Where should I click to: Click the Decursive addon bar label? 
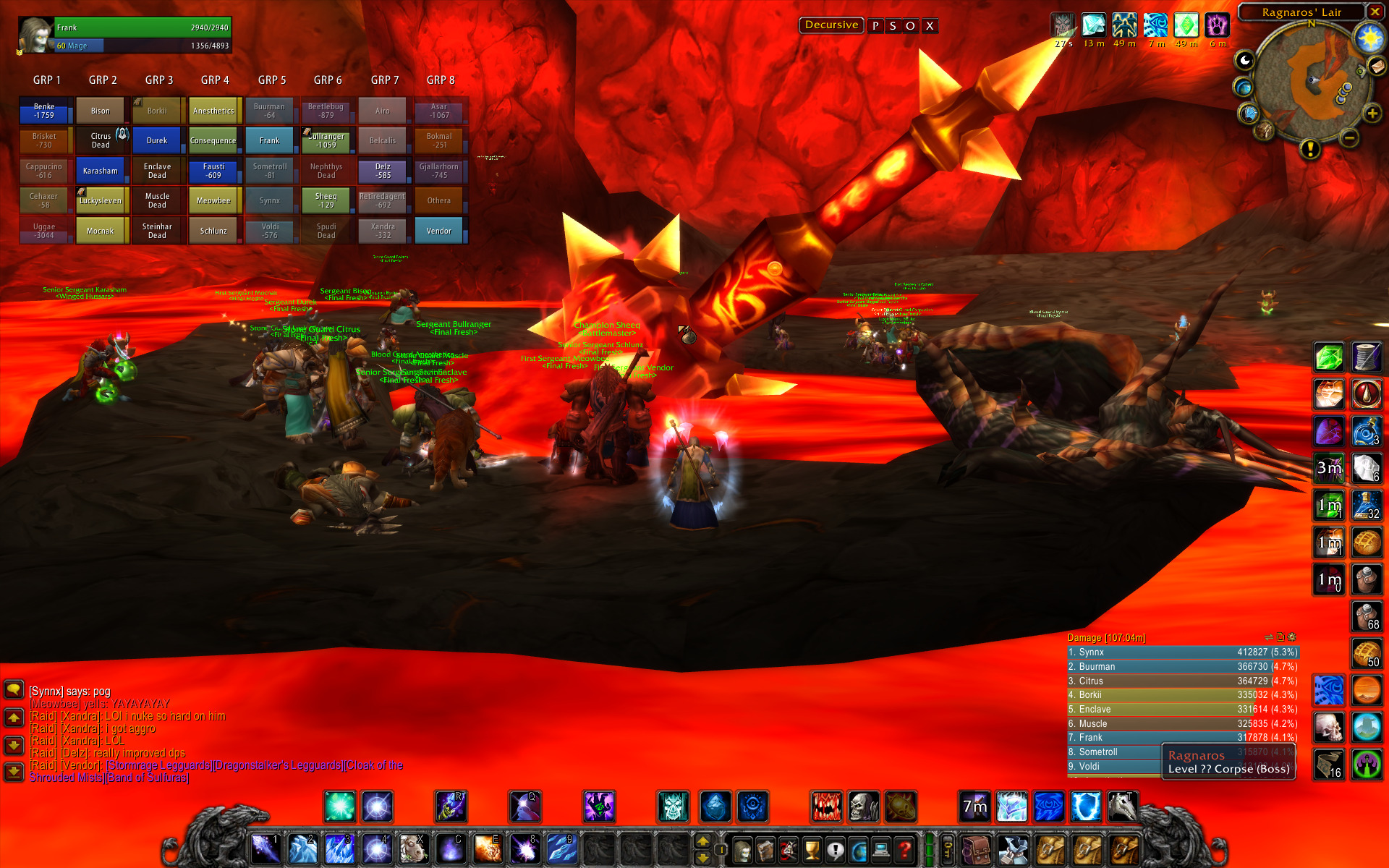831,25
